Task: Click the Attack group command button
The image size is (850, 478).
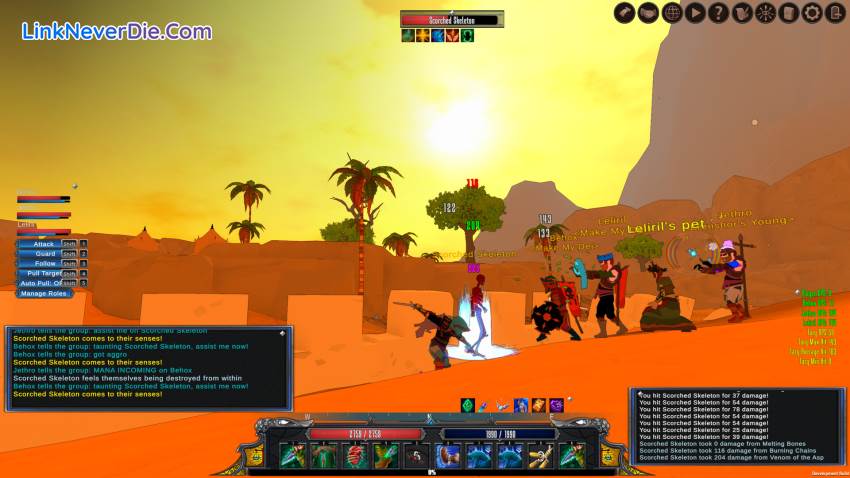Action: pos(44,243)
